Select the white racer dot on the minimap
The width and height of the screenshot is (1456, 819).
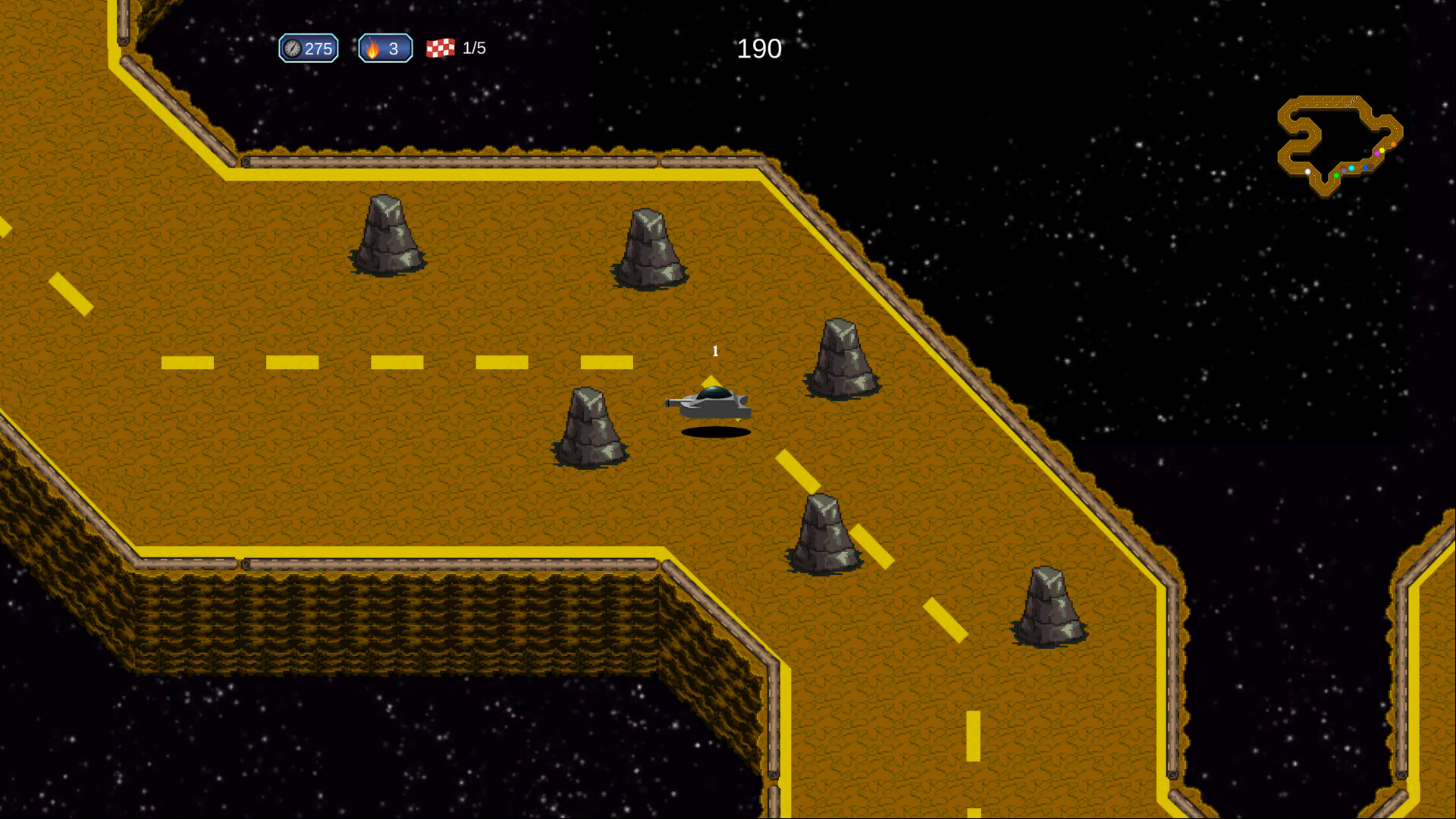(1308, 171)
